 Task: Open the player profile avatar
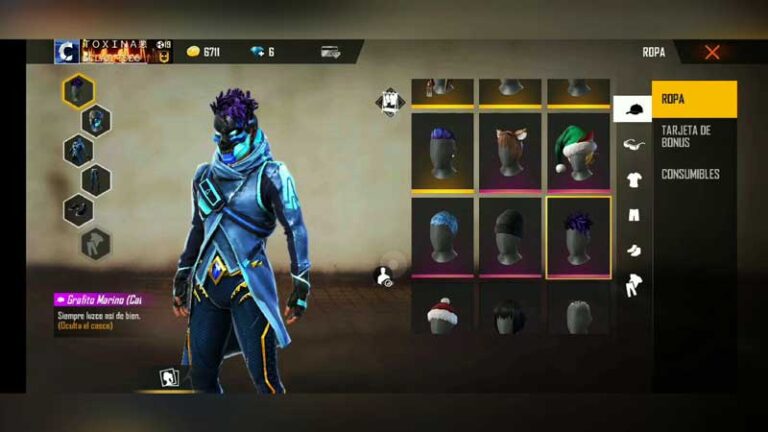(x=67, y=52)
